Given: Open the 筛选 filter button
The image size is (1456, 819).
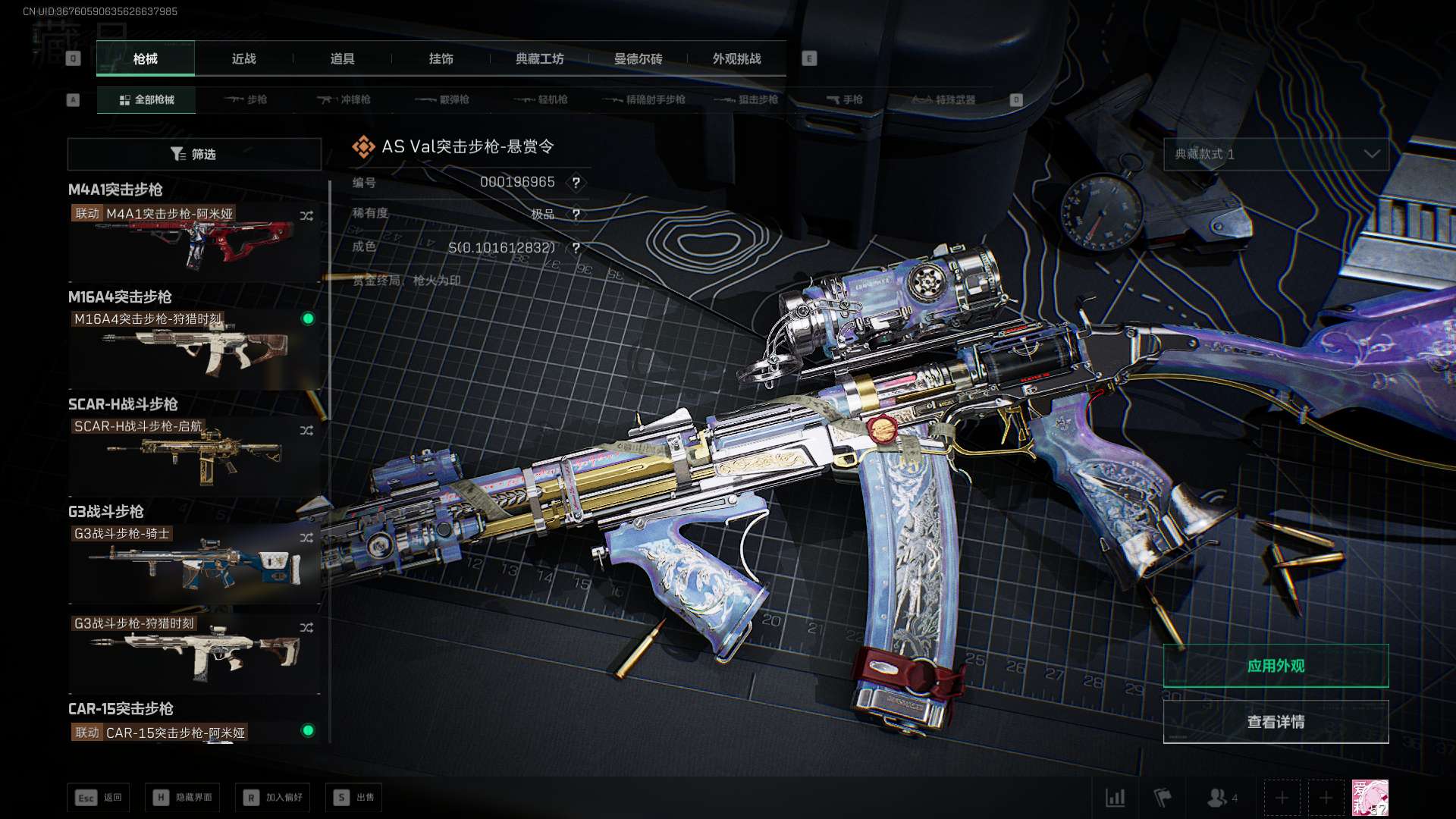Looking at the screenshot, I should tap(194, 154).
